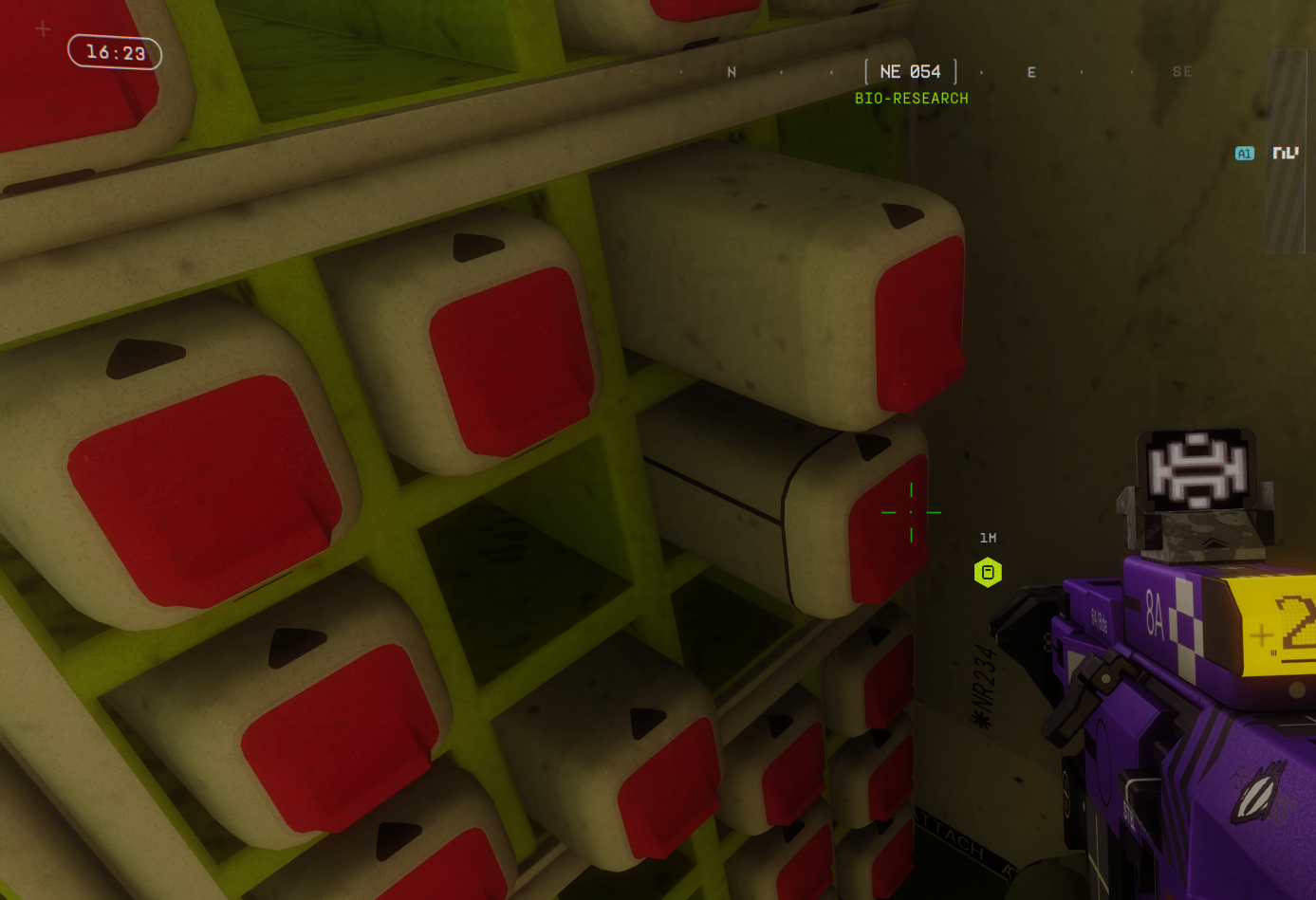Image resolution: width=1316 pixels, height=900 pixels.
Task: Click the compass heading strip
Action: pos(910,72)
